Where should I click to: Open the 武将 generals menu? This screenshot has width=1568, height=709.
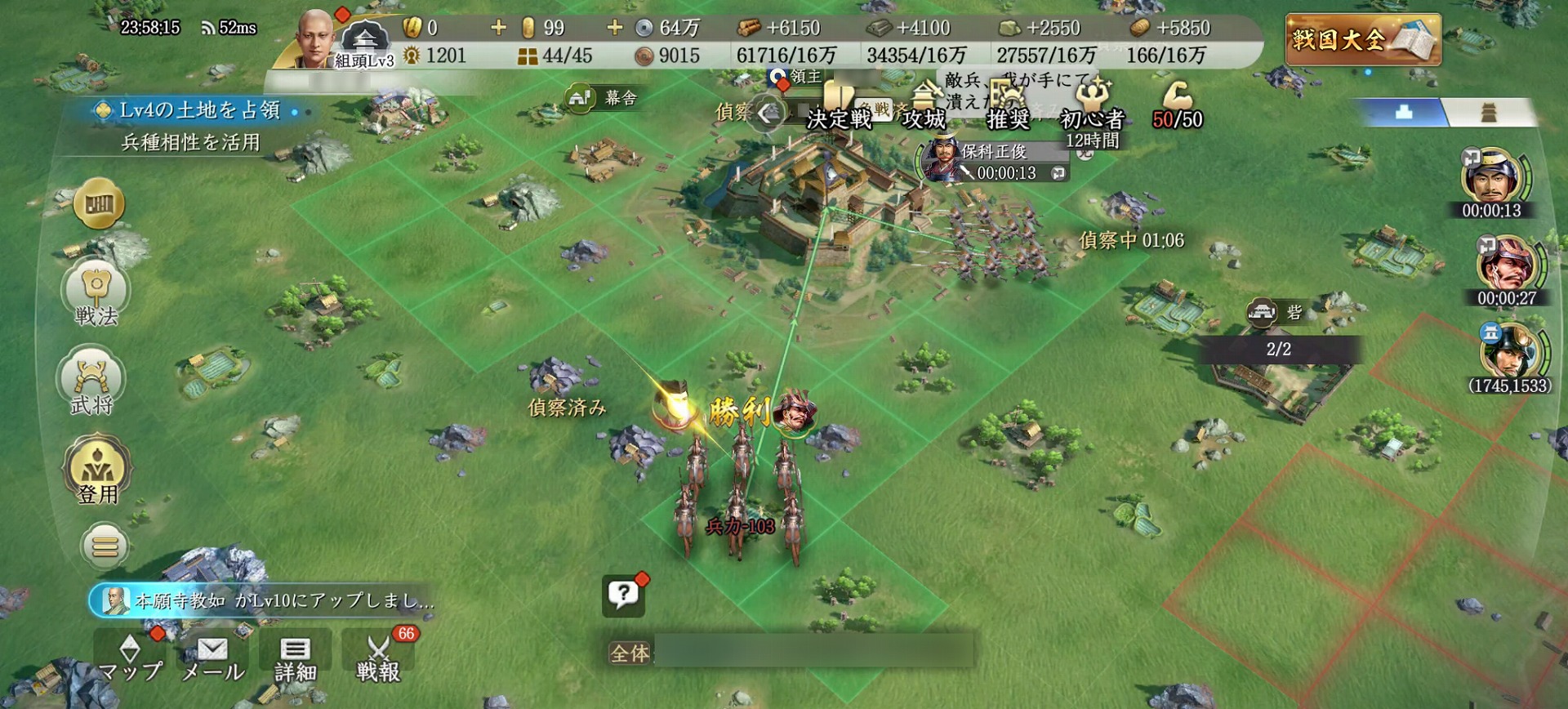tap(91, 382)
